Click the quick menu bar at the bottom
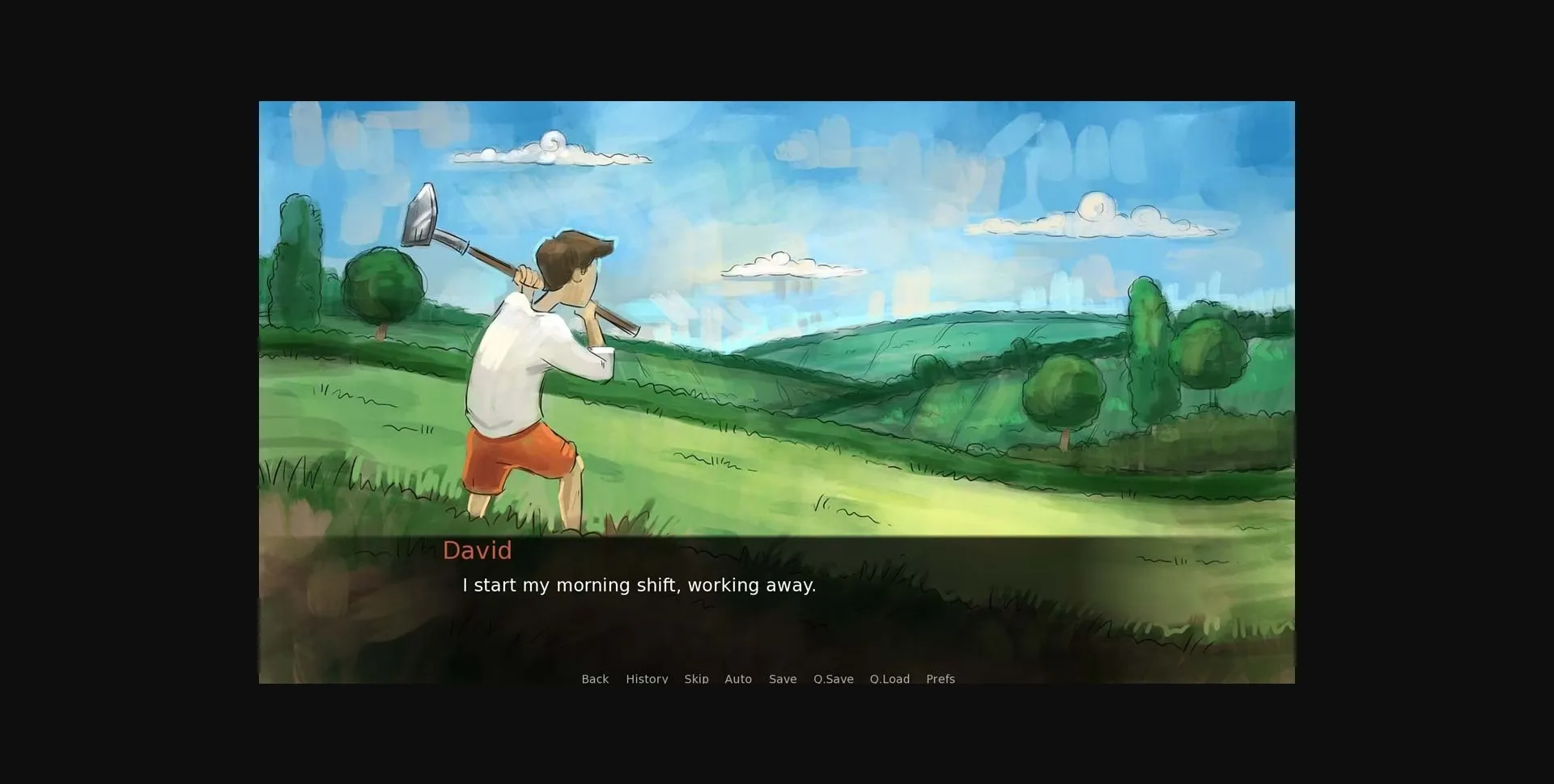 (x=769, y=680)
